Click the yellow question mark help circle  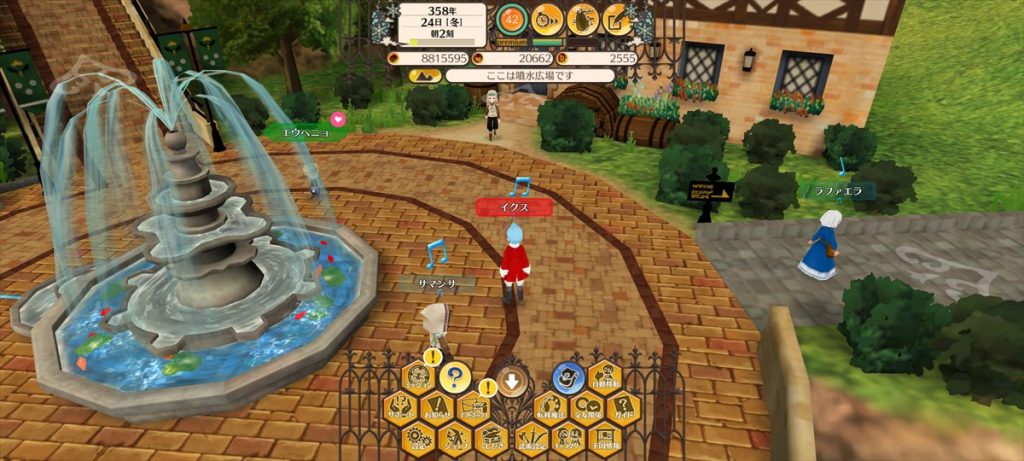pyautogui.click(x=455, y=377)
